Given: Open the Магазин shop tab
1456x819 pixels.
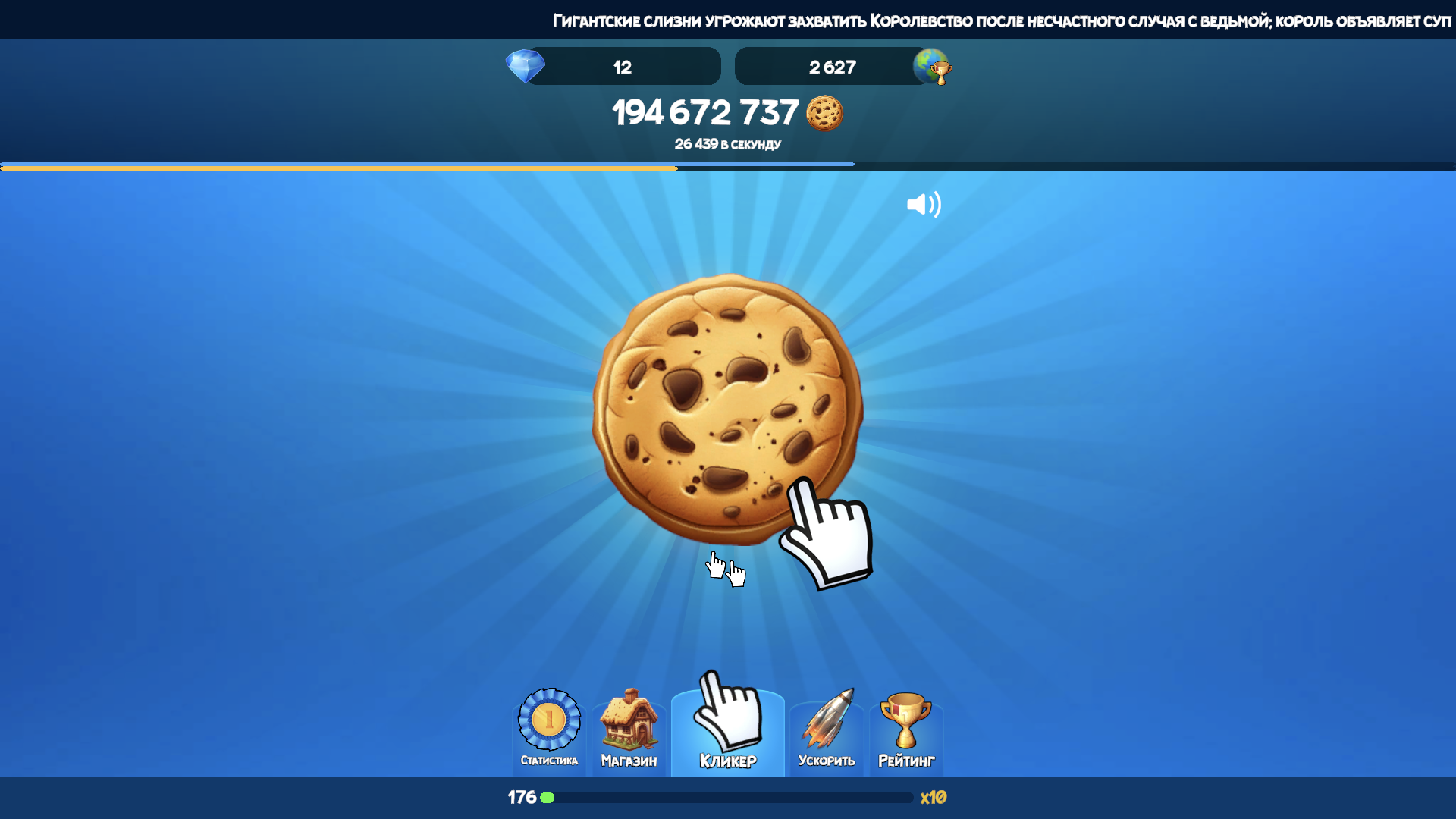Looking at the screenshot, I should coord(629,730).
